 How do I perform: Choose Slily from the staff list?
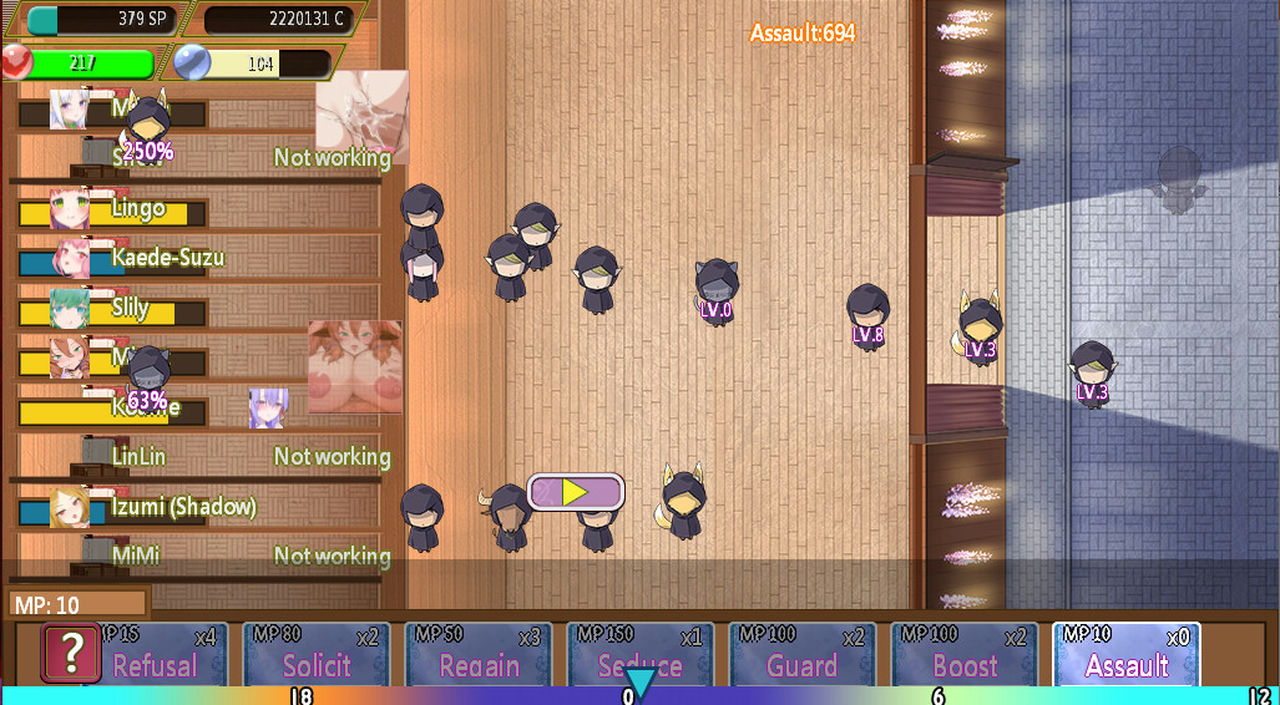point(130,309)
